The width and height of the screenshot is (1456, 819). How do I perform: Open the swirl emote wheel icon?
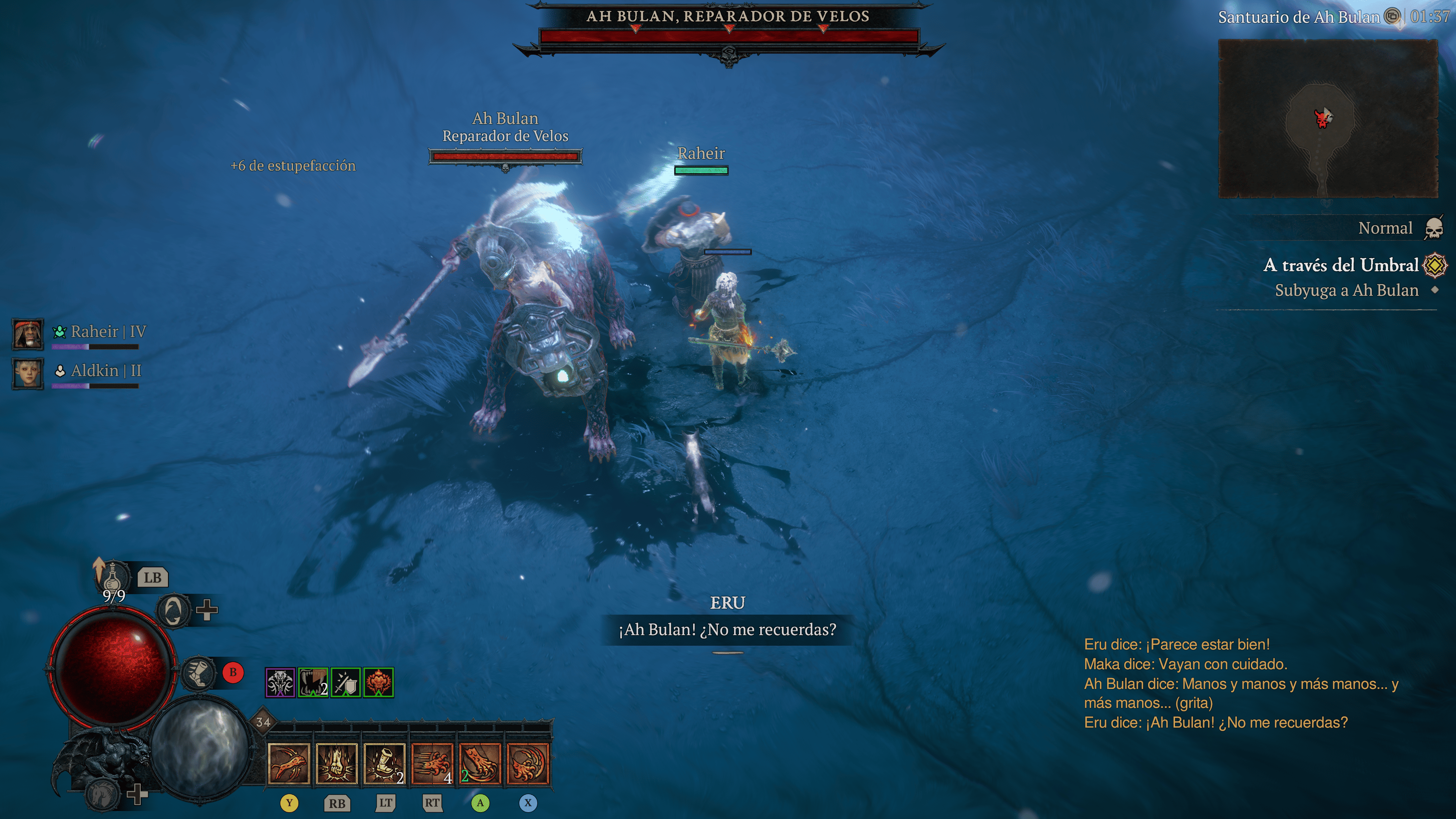click(173, 610)
